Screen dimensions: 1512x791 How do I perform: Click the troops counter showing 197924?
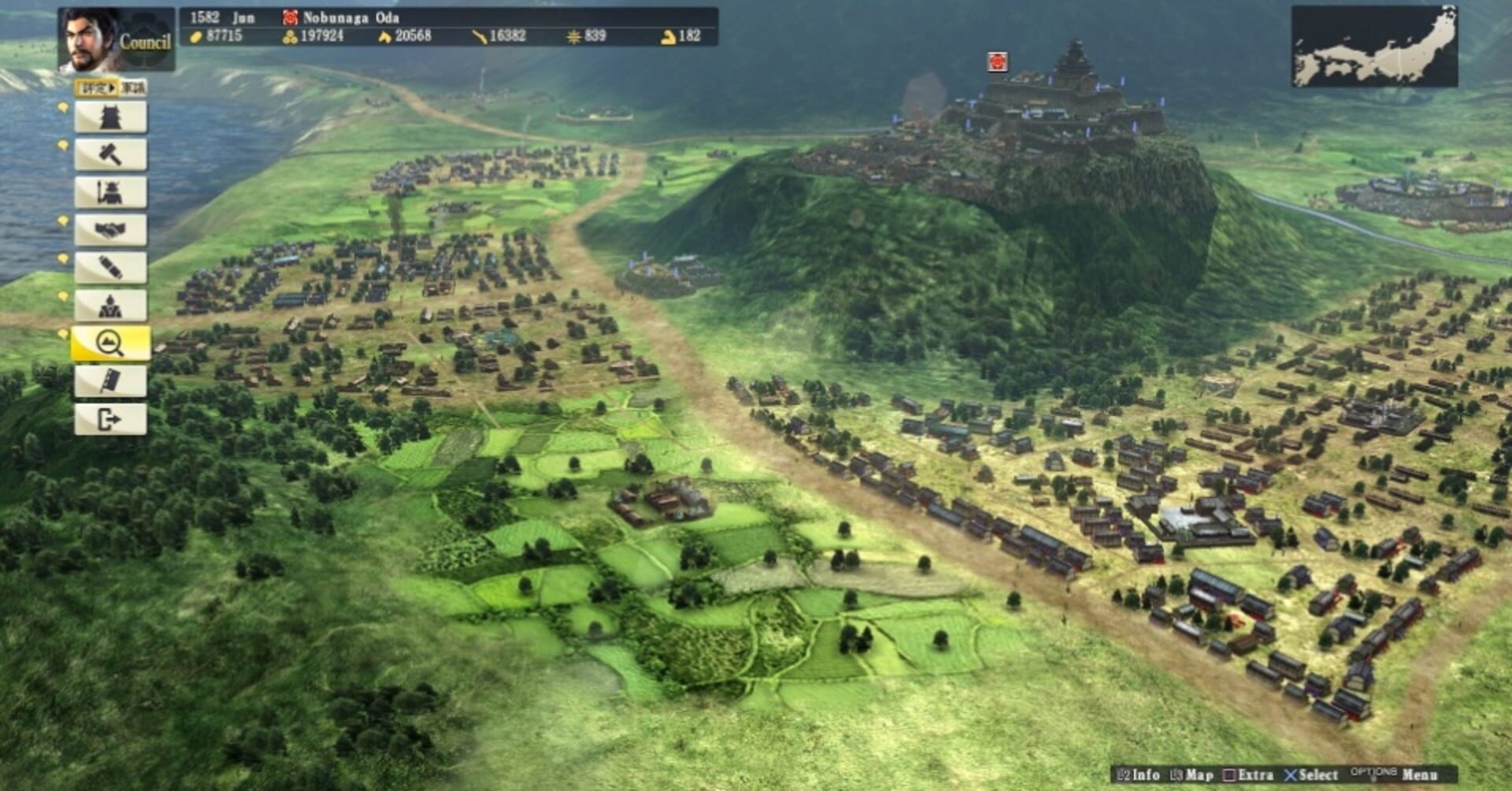314,35
